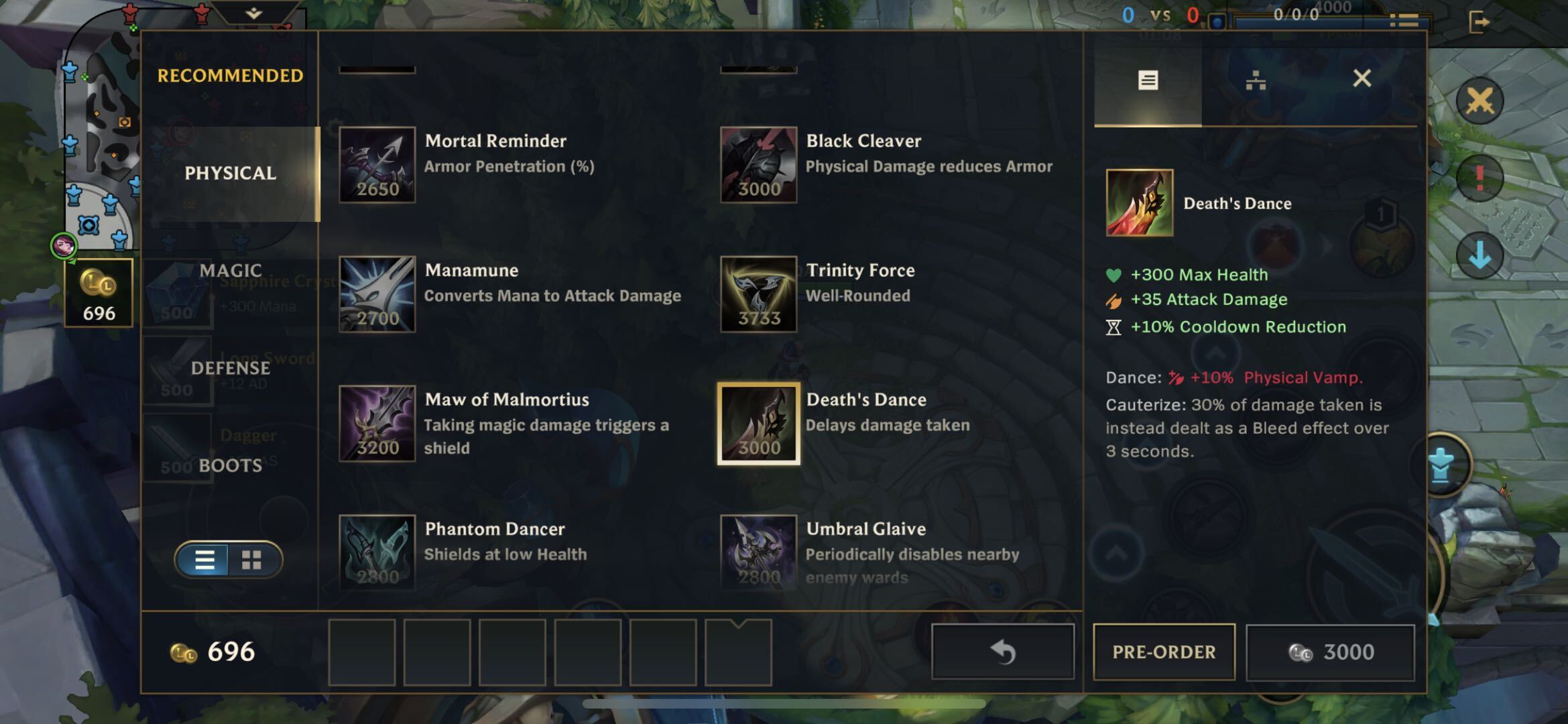
Task: Choose the Black Cleaver item
Action: [x=758, y=165]
